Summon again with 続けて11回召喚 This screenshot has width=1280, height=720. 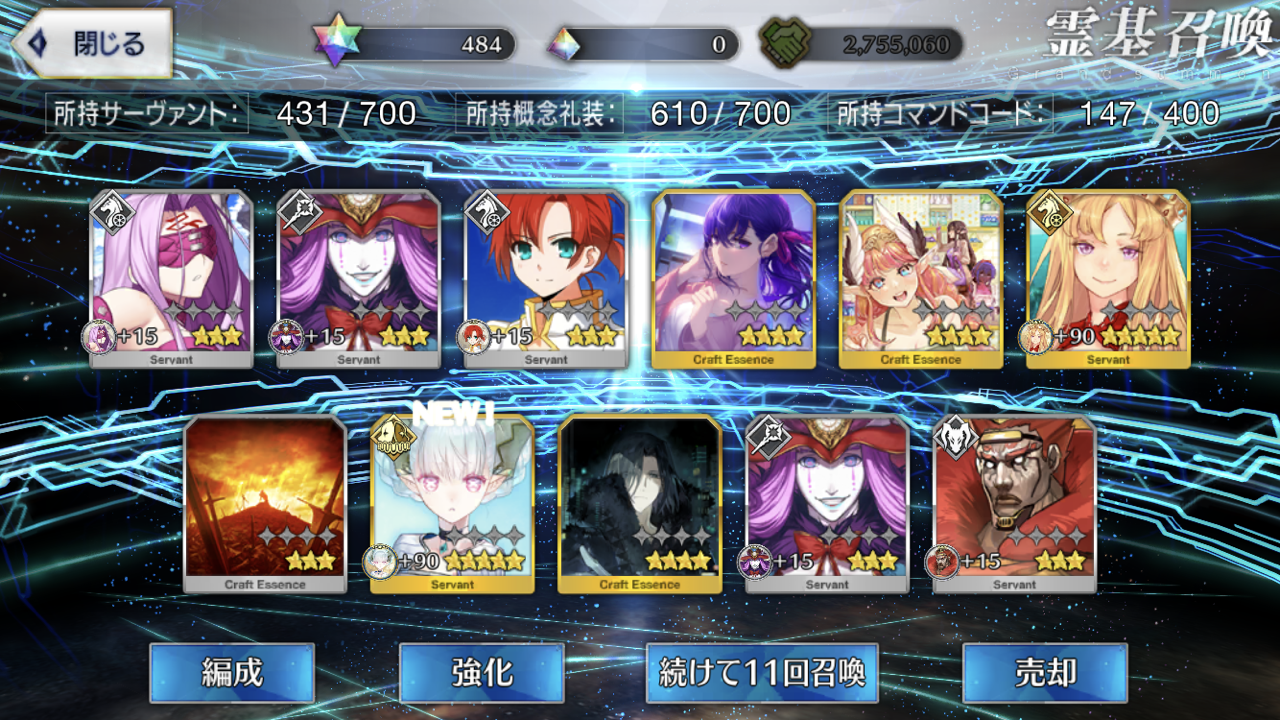(x=762, y=672)
